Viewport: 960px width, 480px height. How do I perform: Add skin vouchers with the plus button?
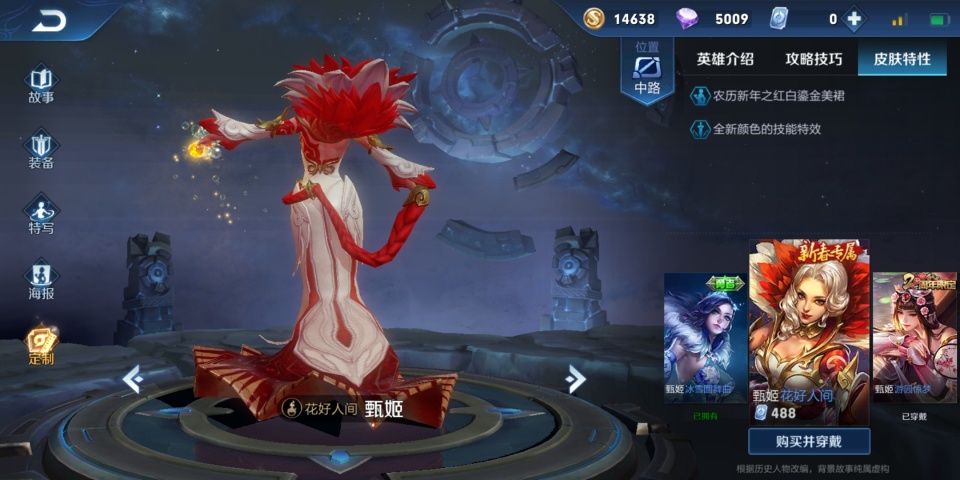click(x=853, y=19)
